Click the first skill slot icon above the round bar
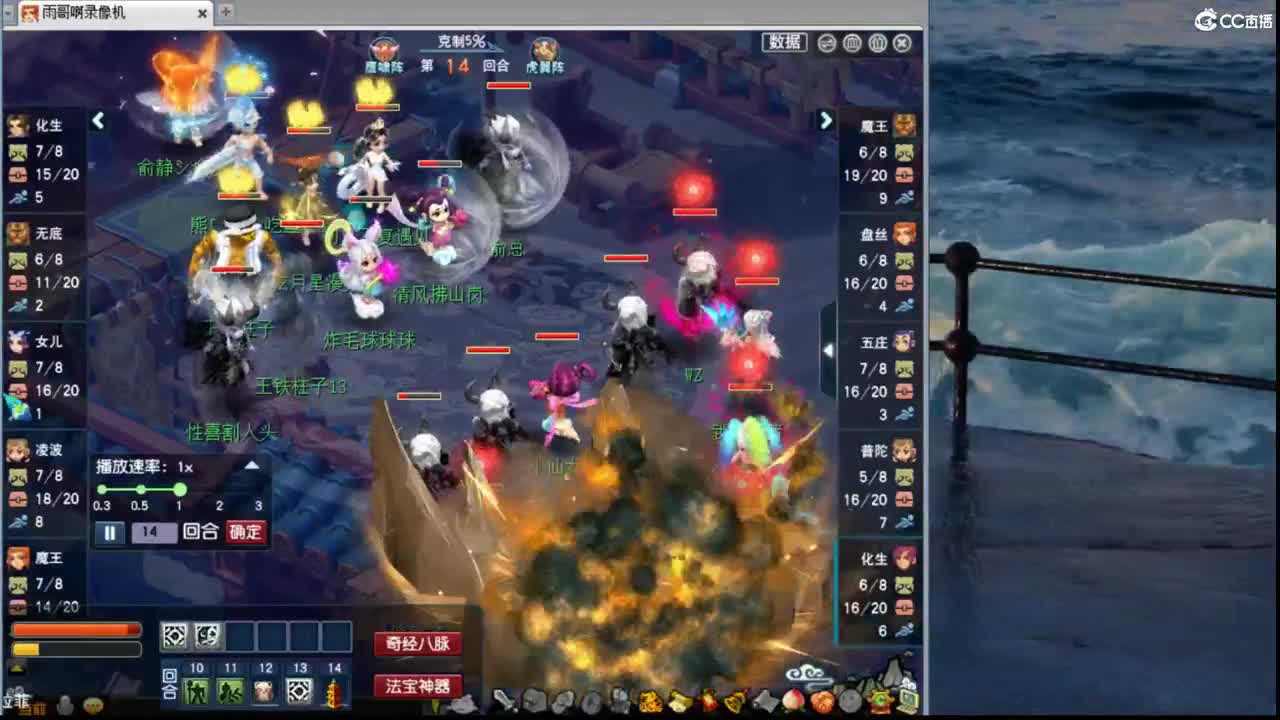The image size is (1280, 720). click(x=174, y=634)
